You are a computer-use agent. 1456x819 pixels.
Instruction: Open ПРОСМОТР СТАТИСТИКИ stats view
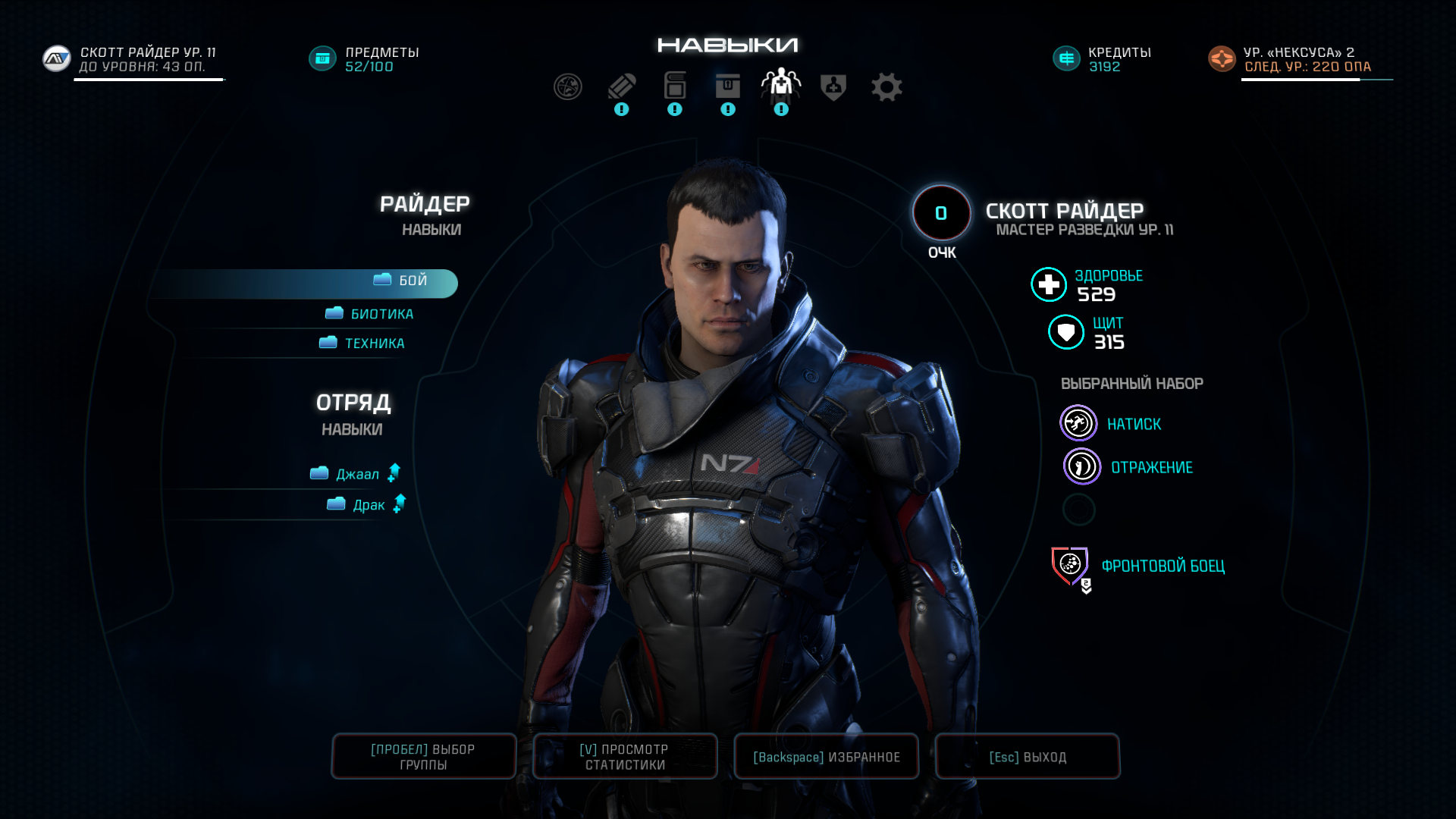pyautogui.click(x=625, y=757)
